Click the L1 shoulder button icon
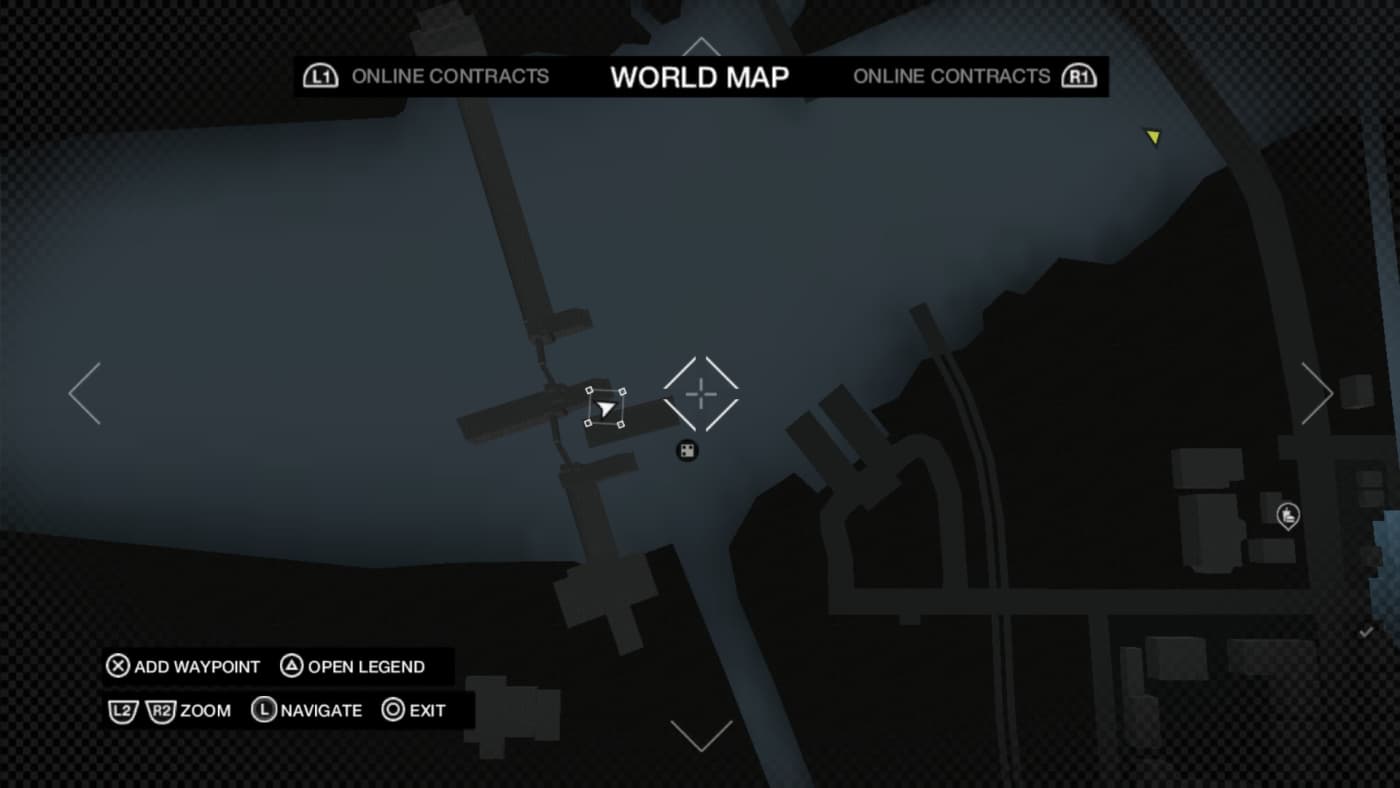Image resolution: width=1400 pixels, height=788 pixels. (320, 75)
